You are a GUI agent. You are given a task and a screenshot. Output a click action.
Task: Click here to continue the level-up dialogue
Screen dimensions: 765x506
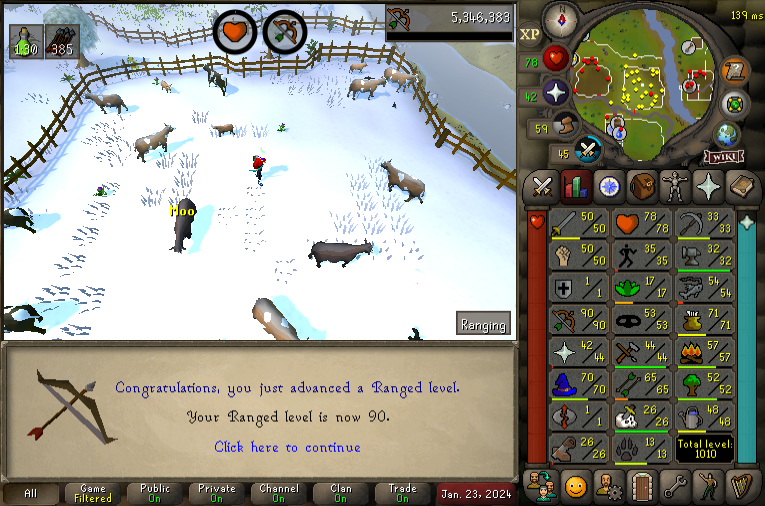click(287, 447)
